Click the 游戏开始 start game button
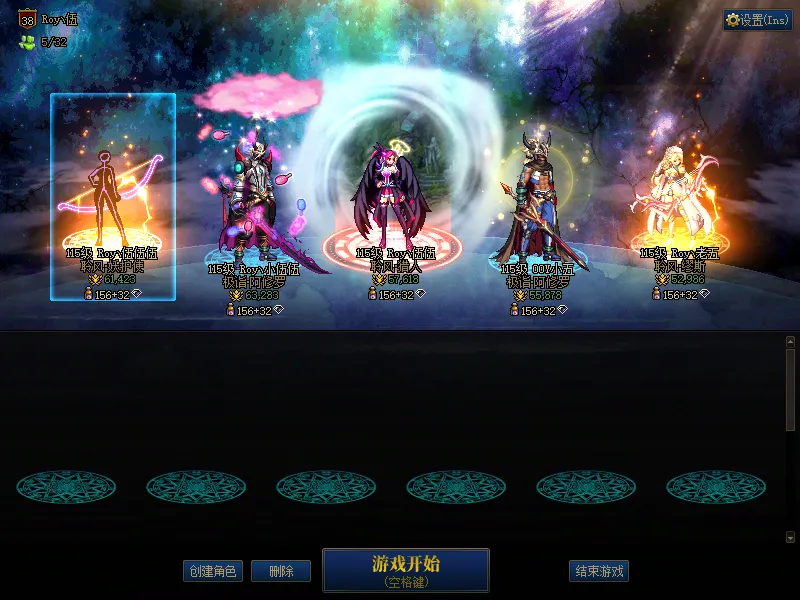The image size is (800, 600). pos(405,569)
